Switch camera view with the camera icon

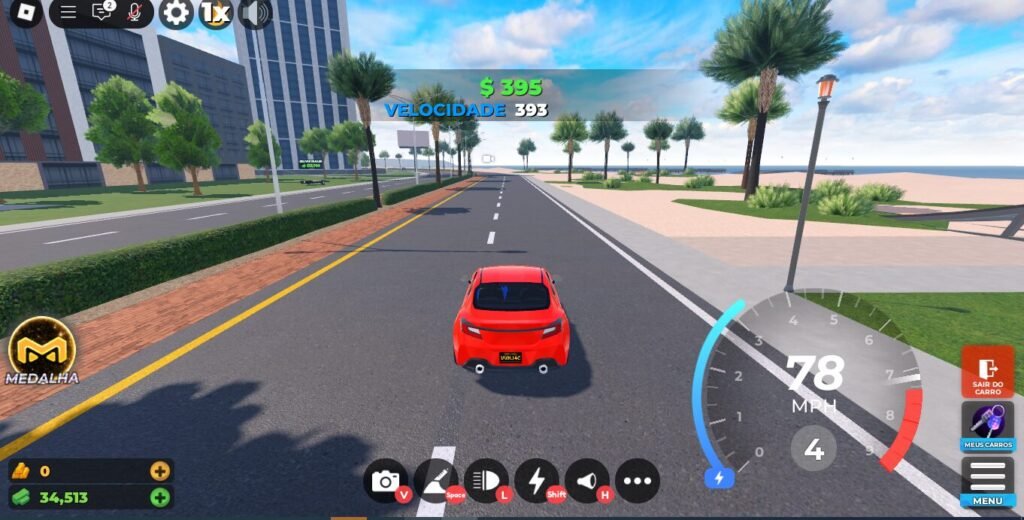[x=386, y=481]
